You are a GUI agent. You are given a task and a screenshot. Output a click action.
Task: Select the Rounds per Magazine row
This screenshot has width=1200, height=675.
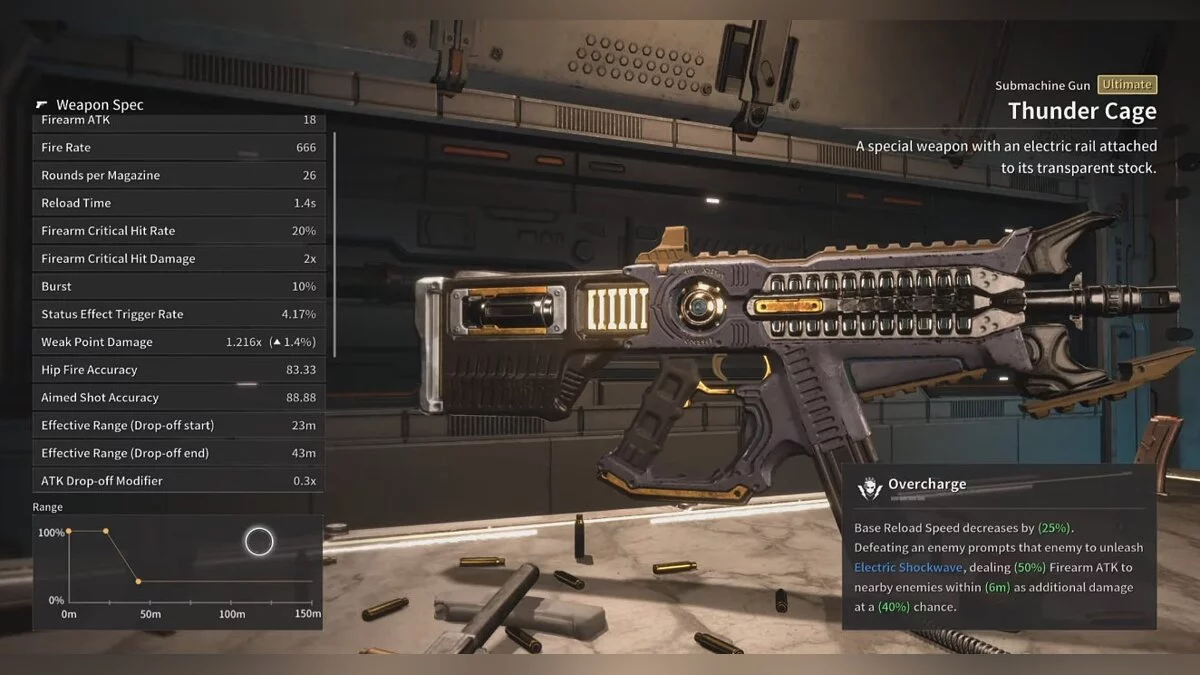point(178,175)
